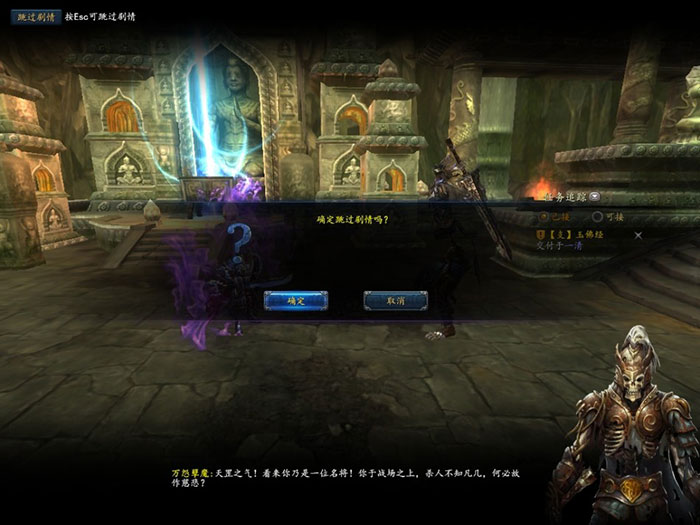The height and width of the screenshot is (525, 700).
Task: Click the 跳过剧情 skip story button
Action: (35, 17)
